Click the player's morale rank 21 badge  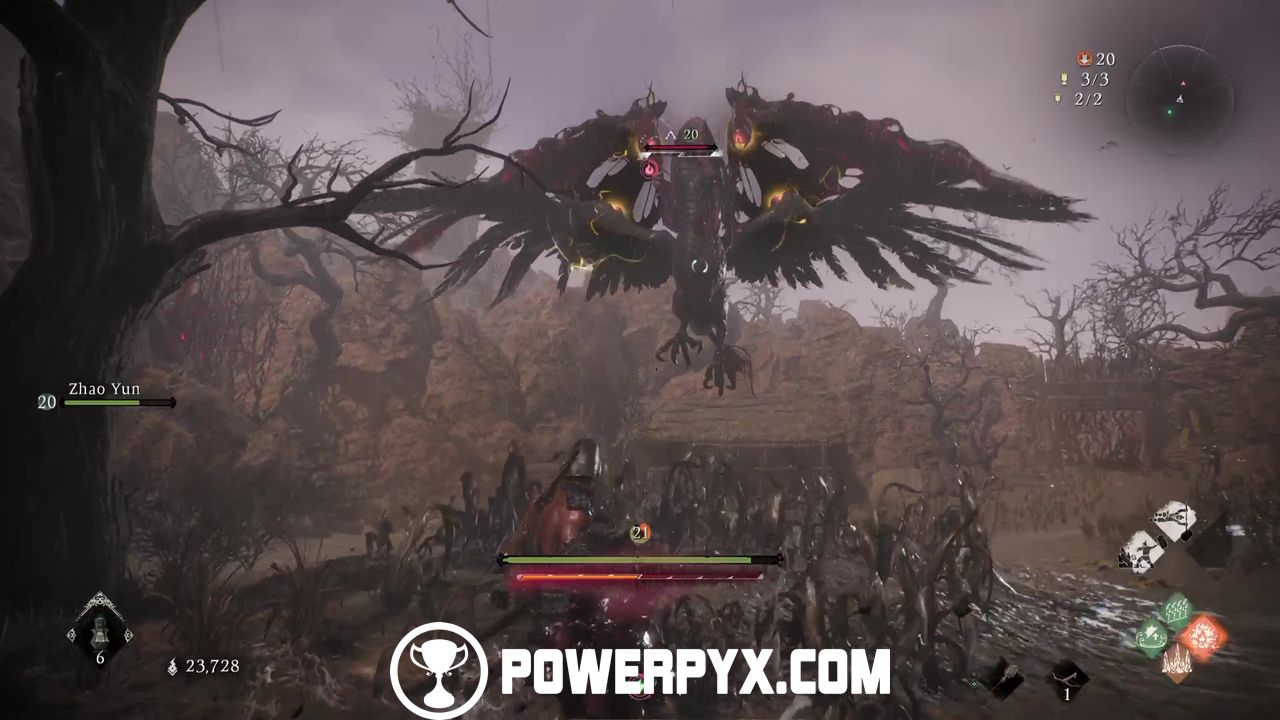pyautogui.click(x=640, y=531)
